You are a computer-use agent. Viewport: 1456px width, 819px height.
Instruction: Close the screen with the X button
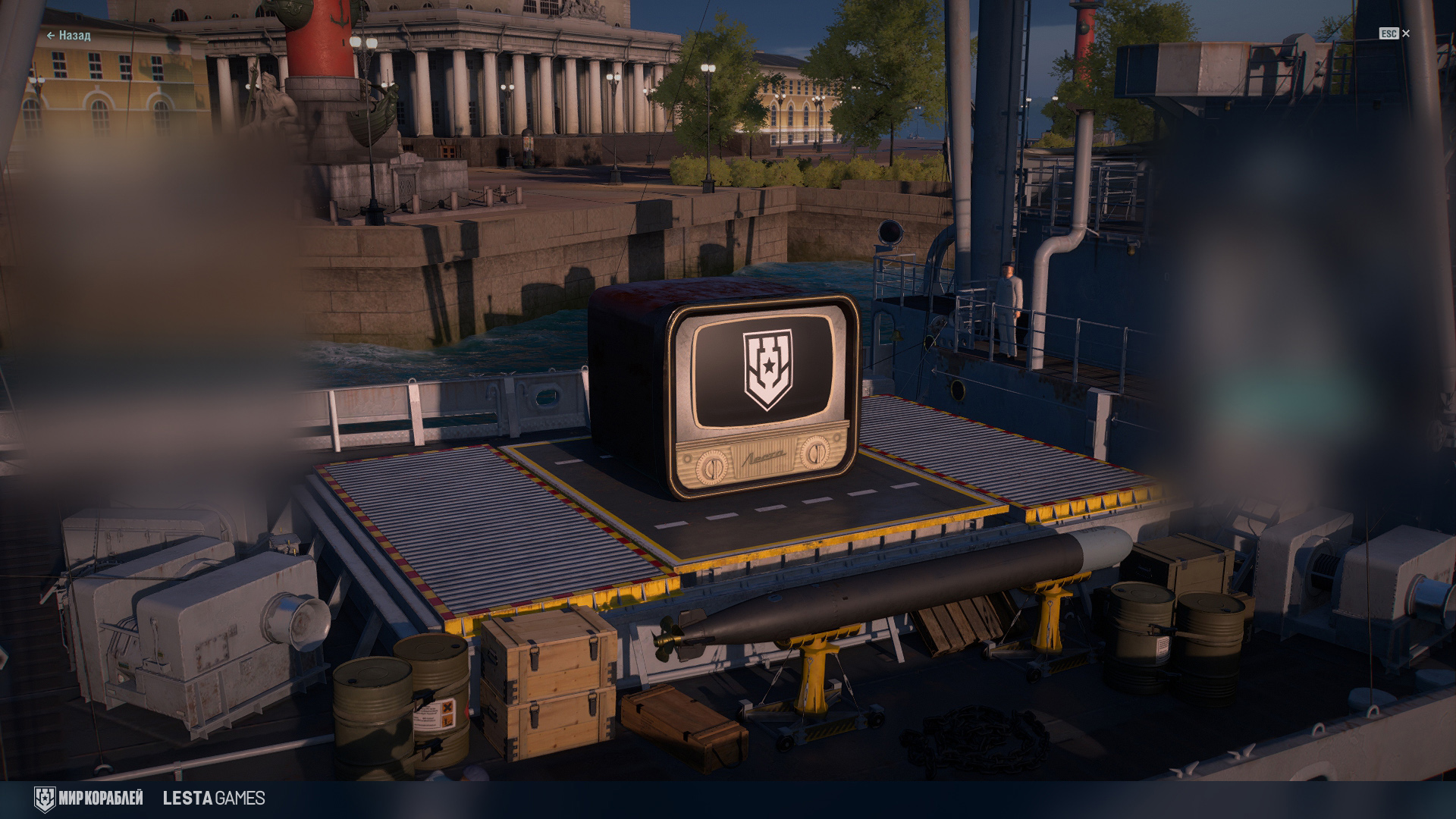click(x=1406, y=33)
